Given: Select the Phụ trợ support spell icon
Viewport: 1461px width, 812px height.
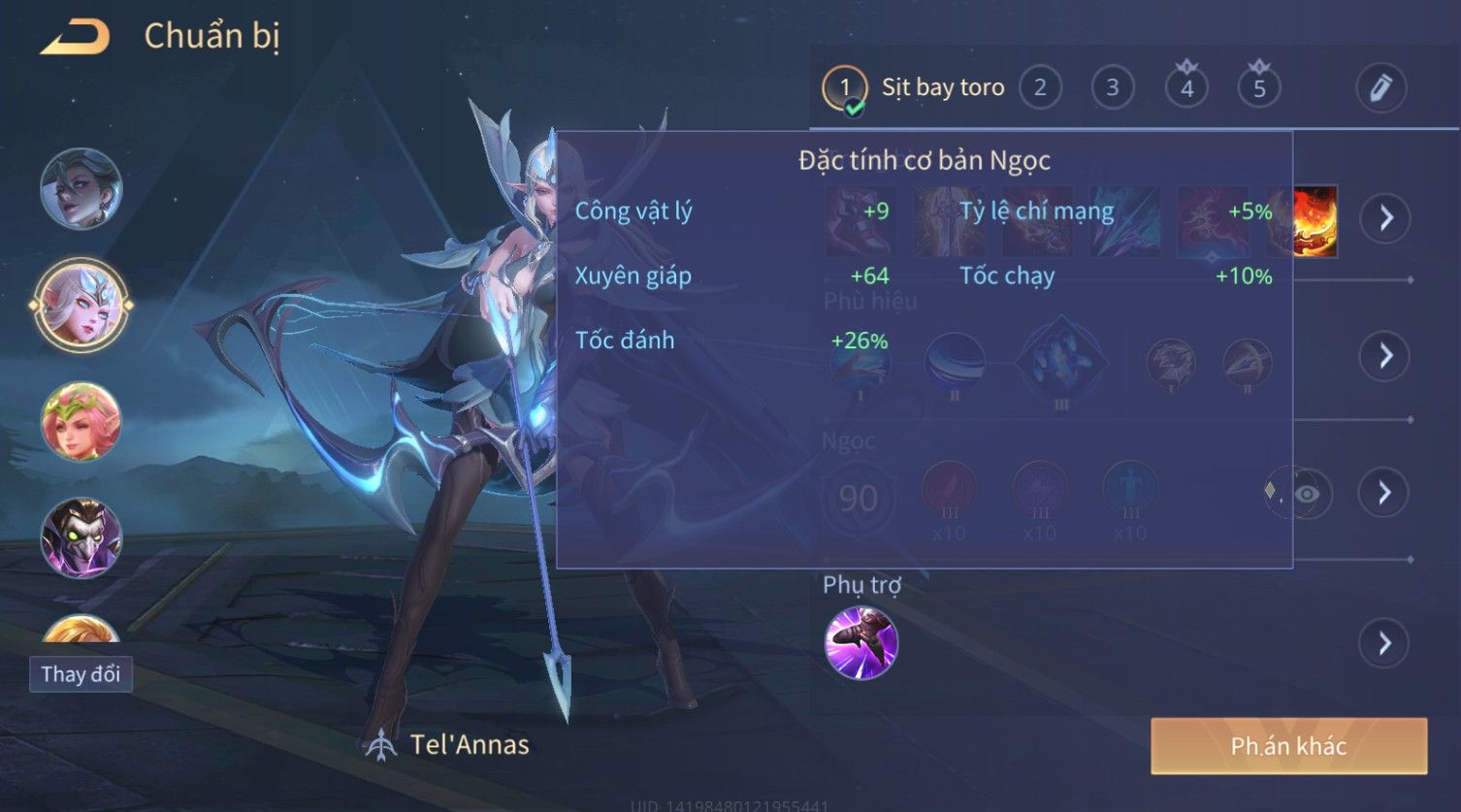Looking at the screenshot, I should click(860, 643).
